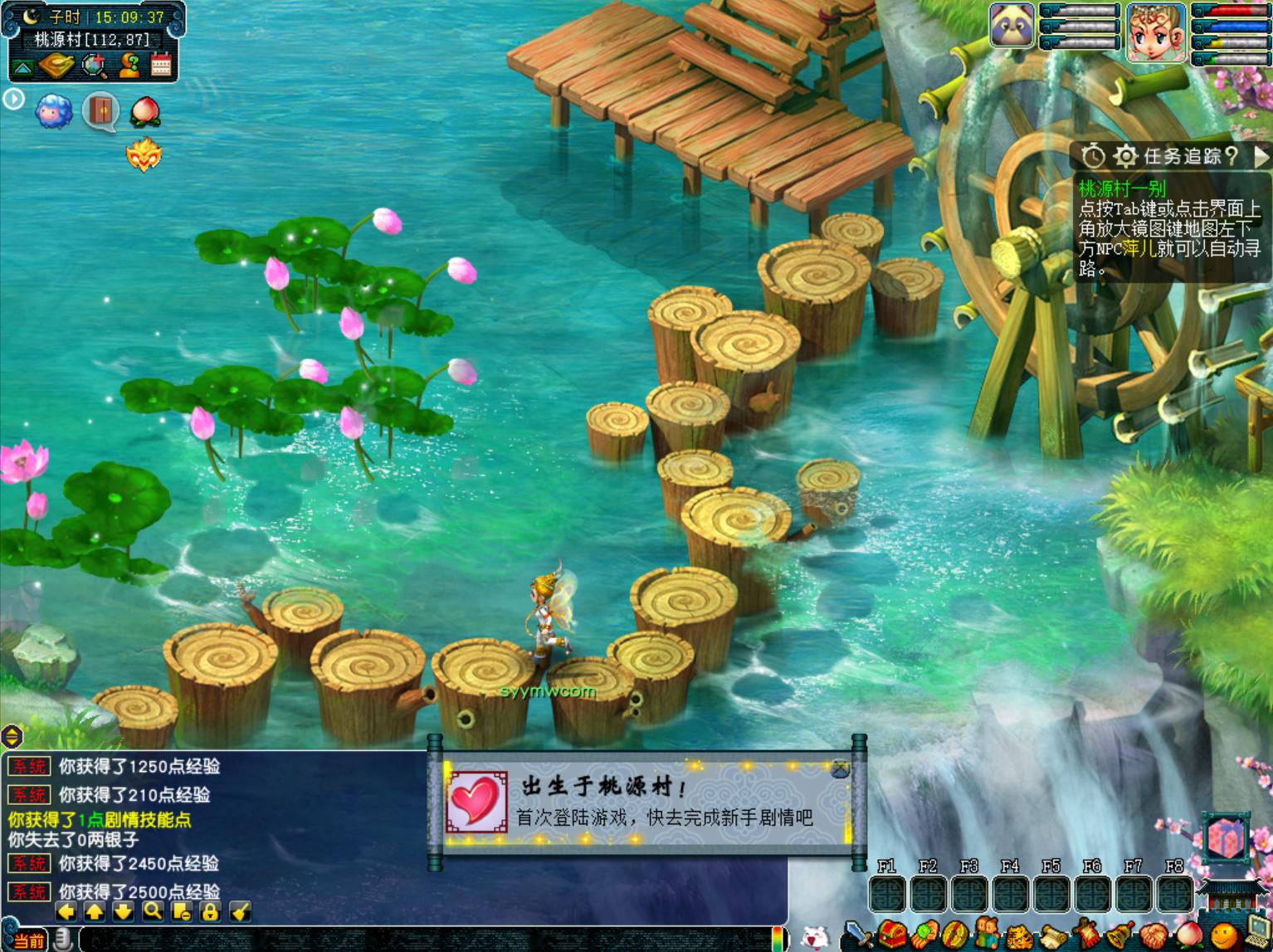Open the red treasure chest inventory
Image resolution: width=1273 pixels, height=952 pixels.
click(893, 935)
